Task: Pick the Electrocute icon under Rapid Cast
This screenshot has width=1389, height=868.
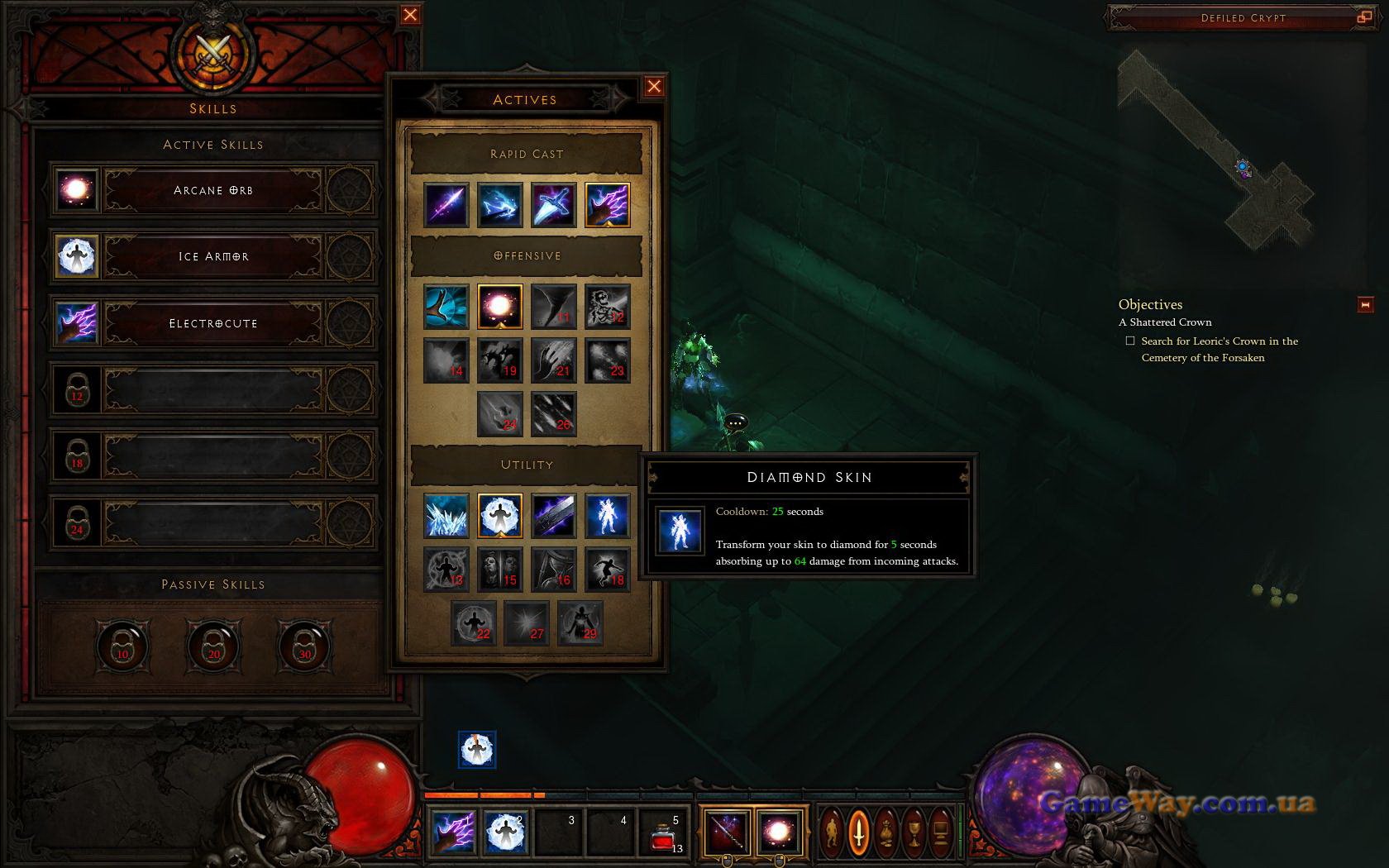Action: (608, 205)
